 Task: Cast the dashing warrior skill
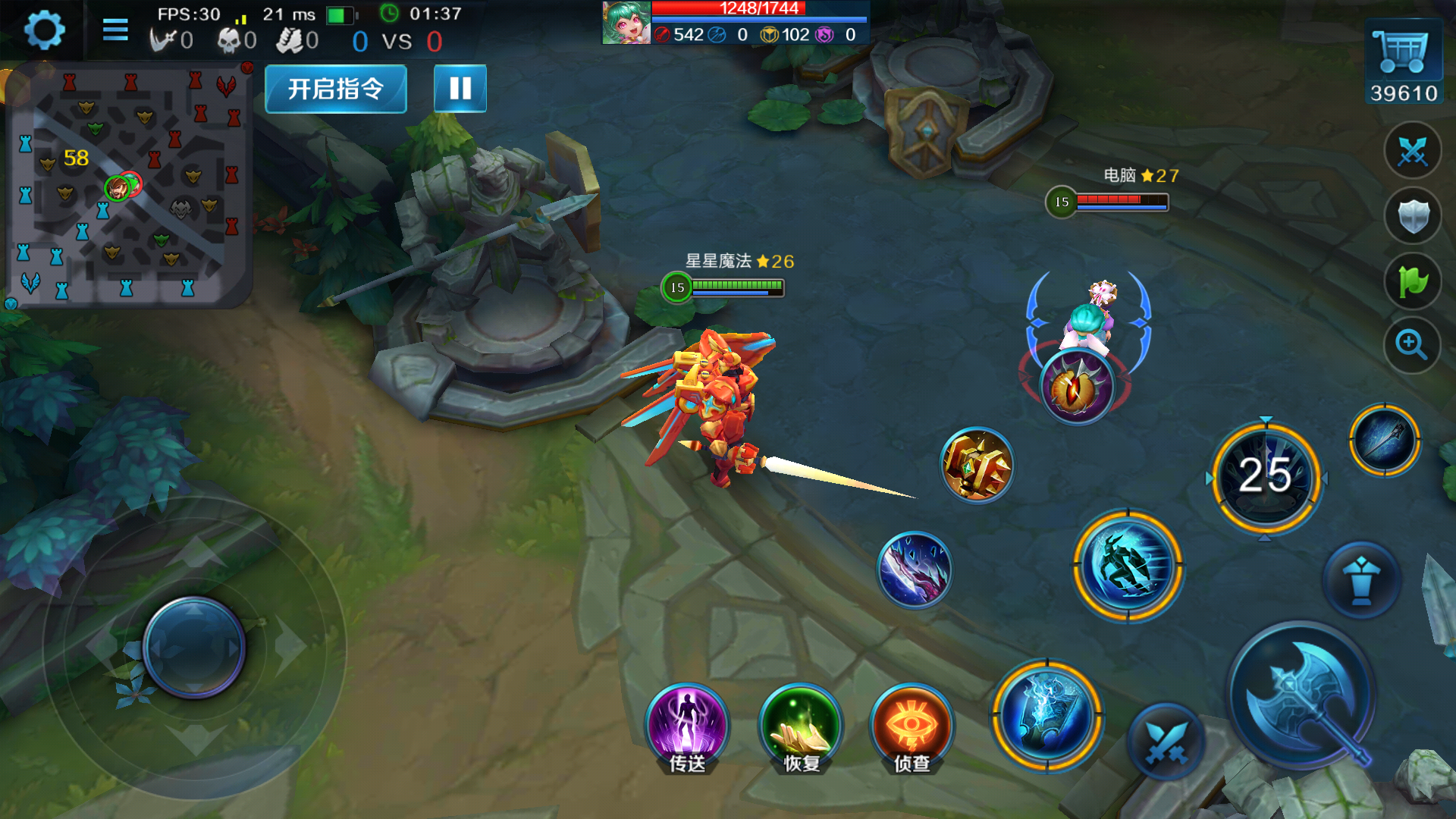1128,566
